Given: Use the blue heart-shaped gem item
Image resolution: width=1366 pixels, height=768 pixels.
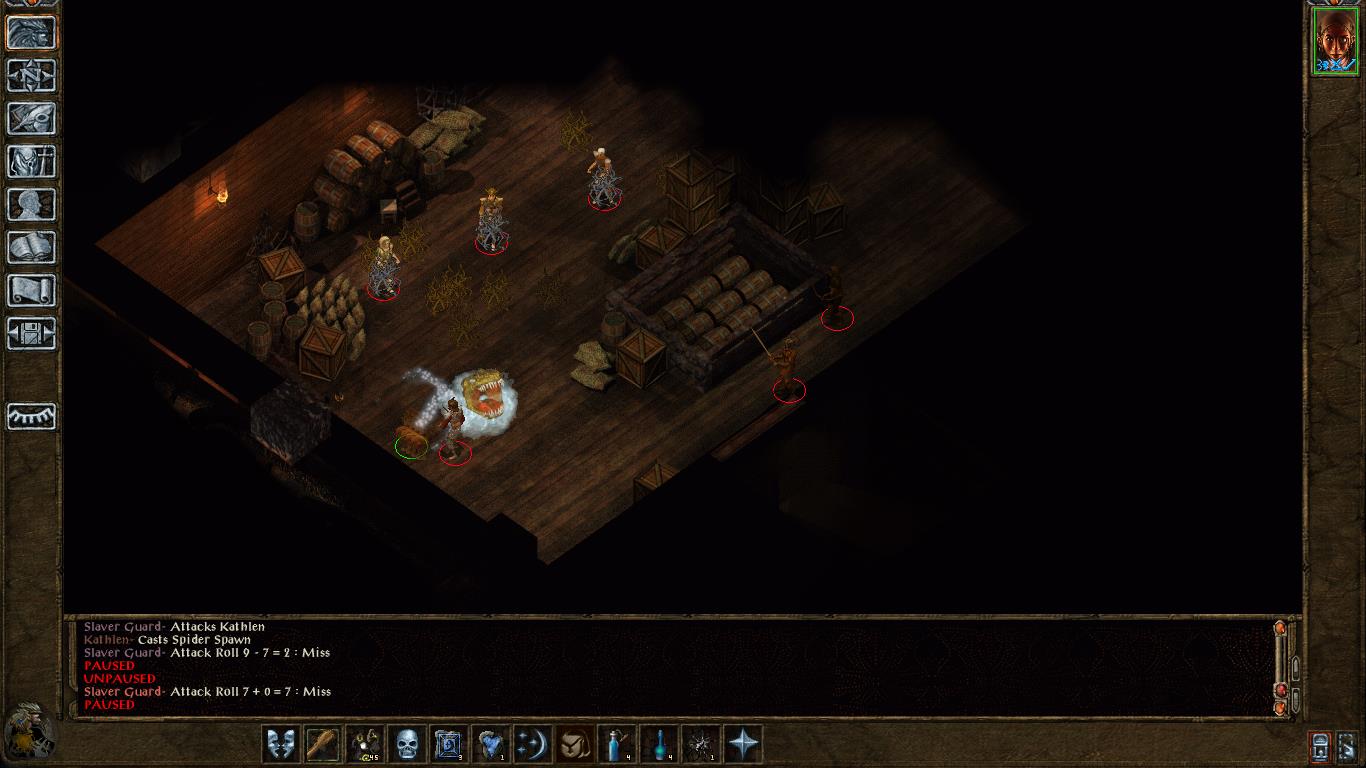Looking at the screenshot, I should 491,744.
